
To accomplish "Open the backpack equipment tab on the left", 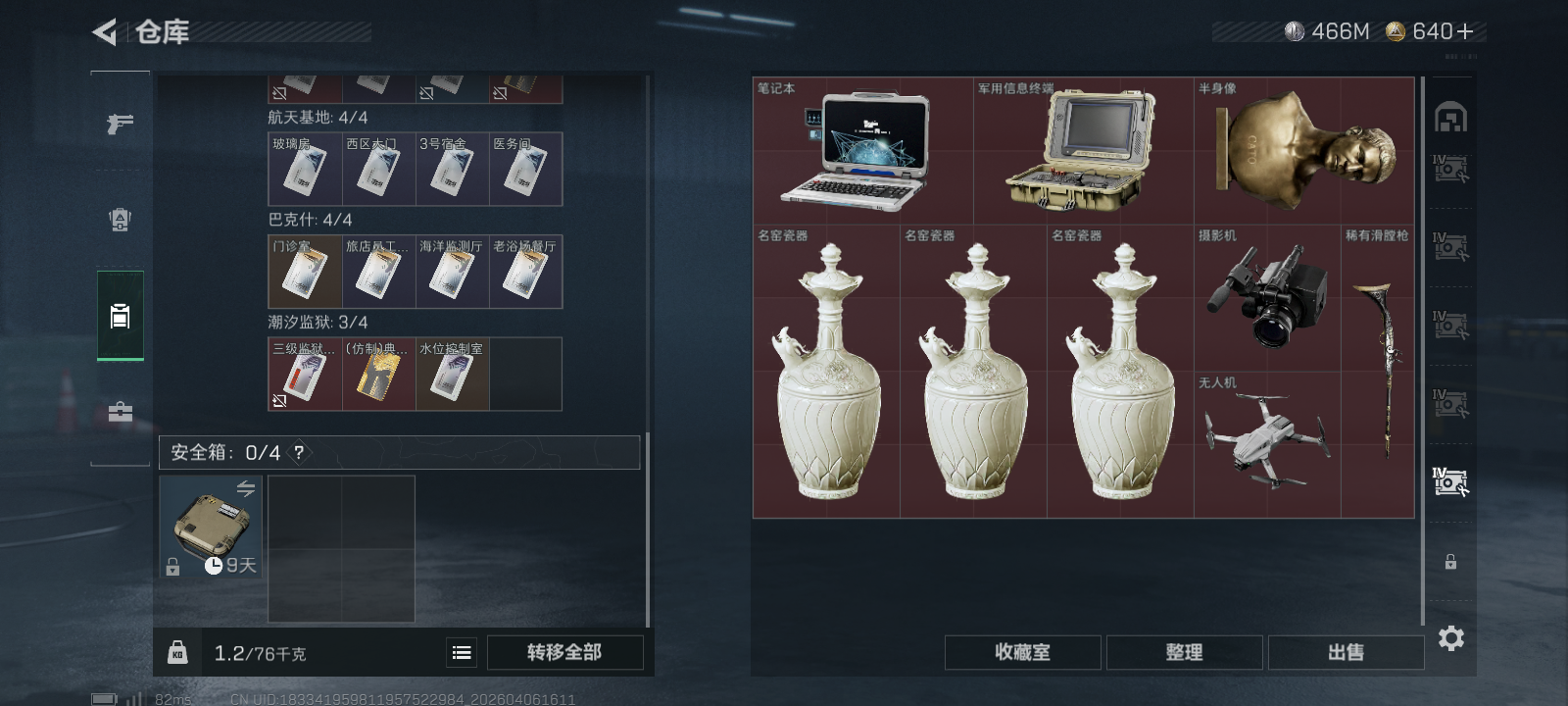I will (120, 220).
